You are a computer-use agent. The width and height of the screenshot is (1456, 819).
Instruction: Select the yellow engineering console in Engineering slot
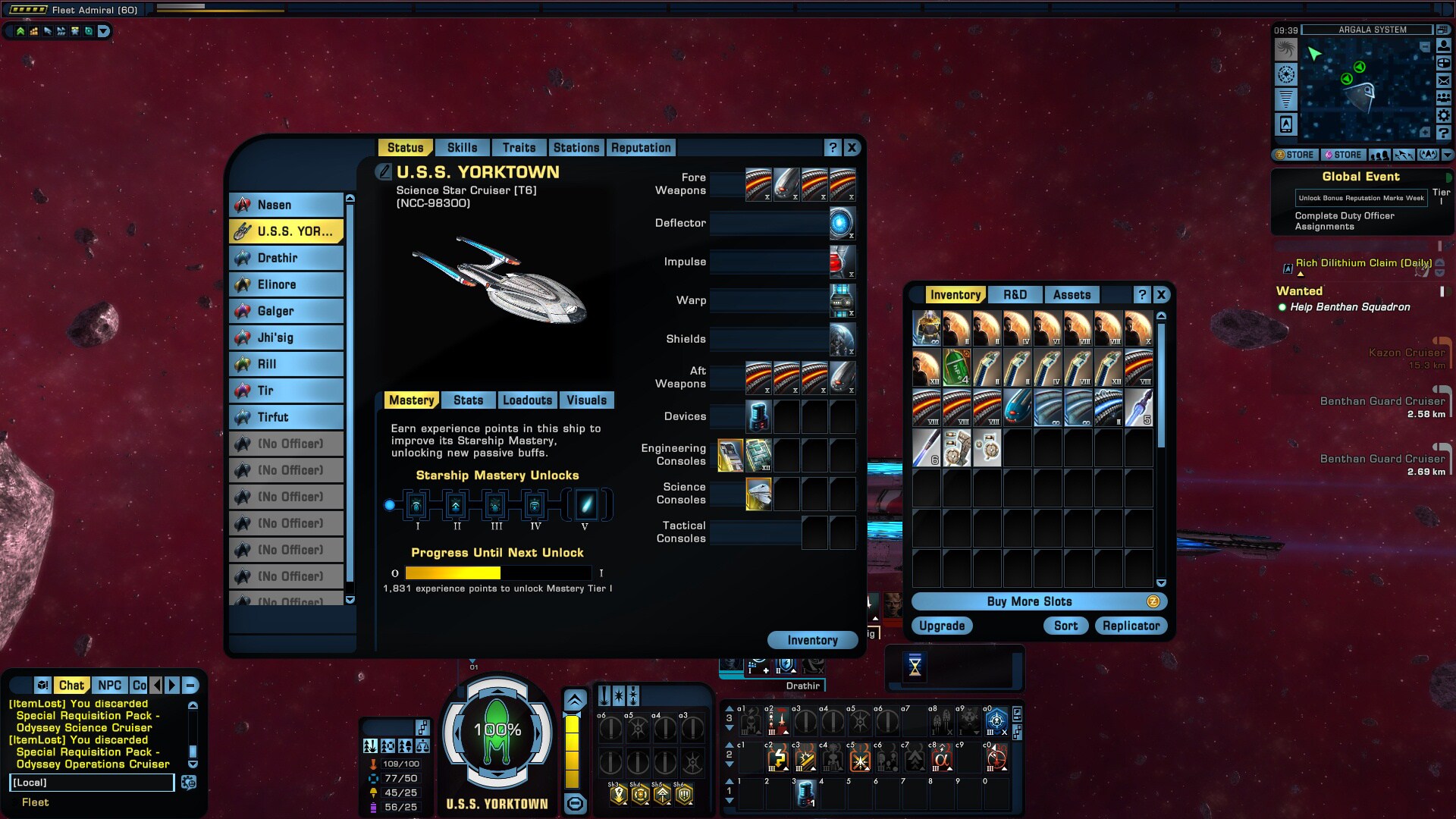click(x=730, y=455)
